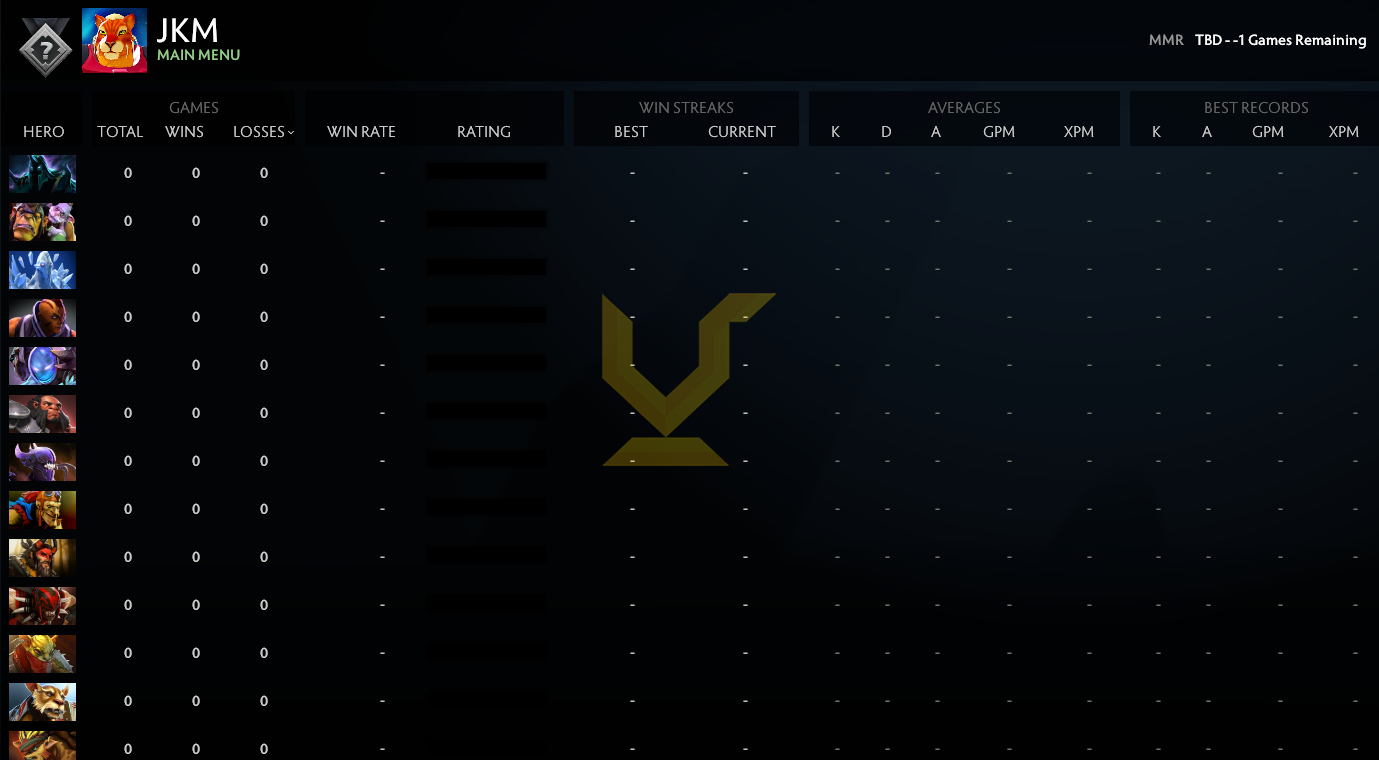
Task: Click Bloodseeker's hero portrait
Action: point(42,605)
